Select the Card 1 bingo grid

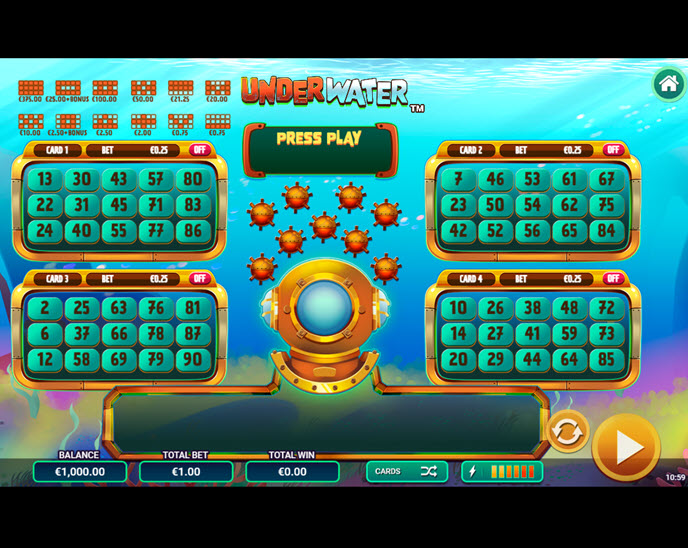point(119,205)
